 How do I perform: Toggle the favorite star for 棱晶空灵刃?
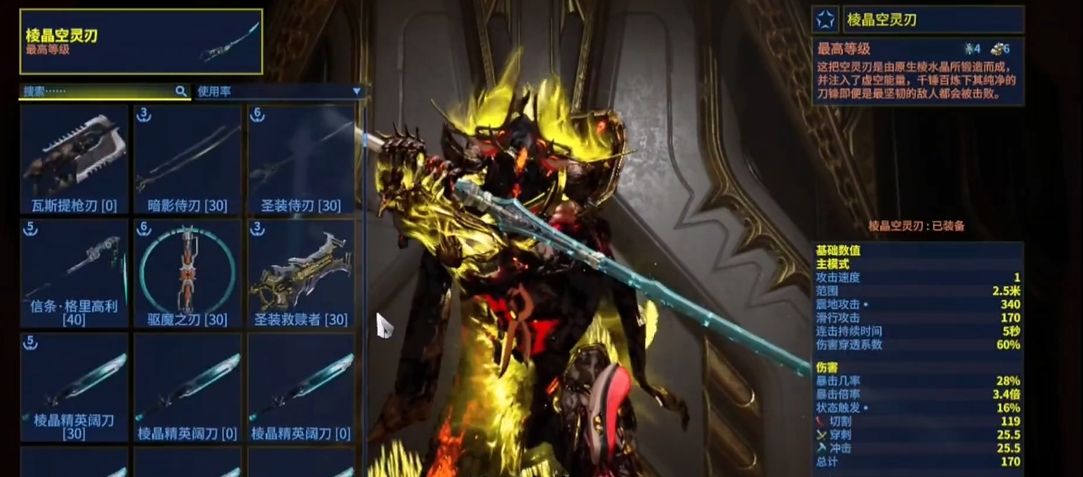pyautogui.click(x=826, y=19)
